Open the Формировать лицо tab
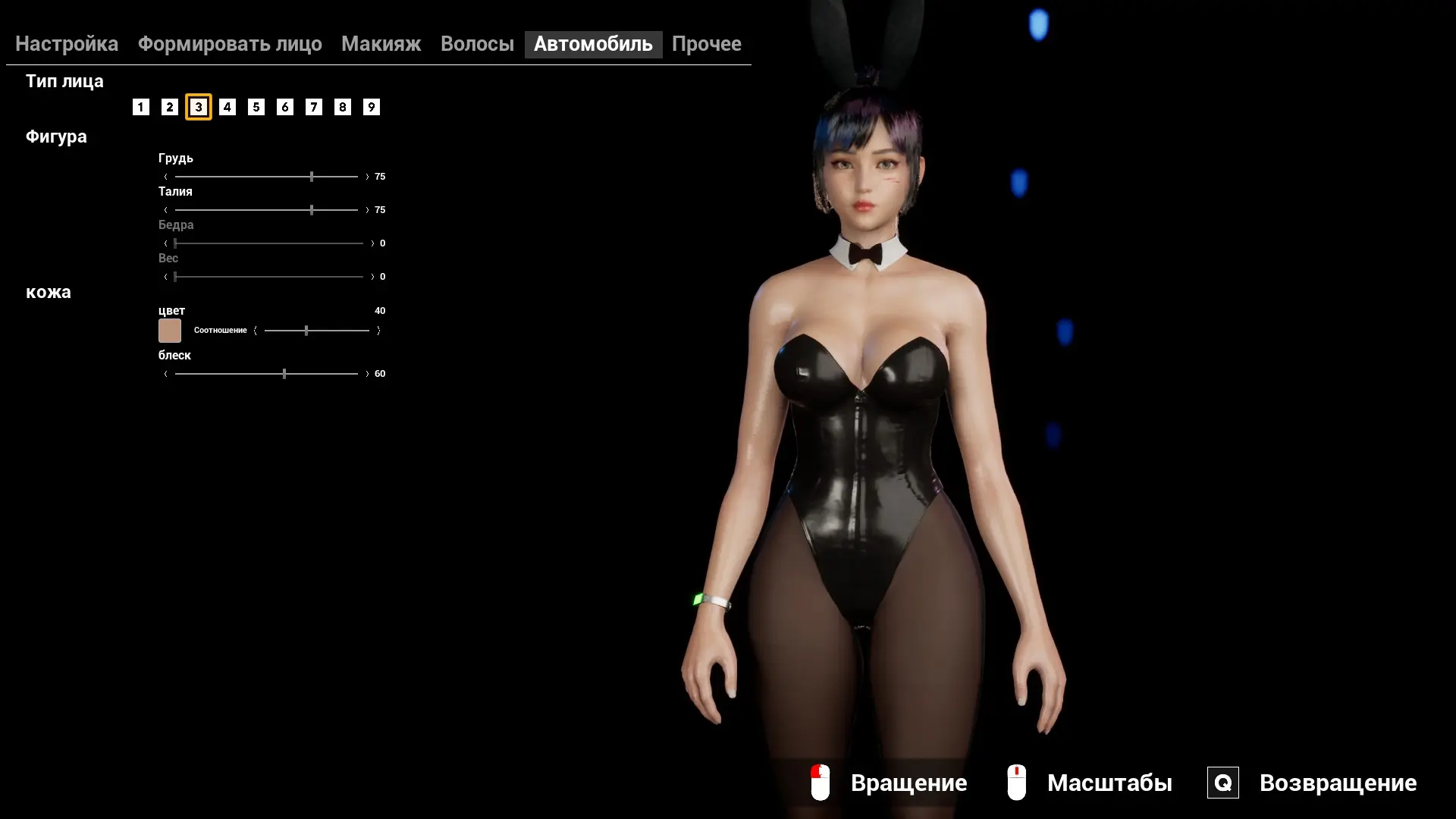 tap(230, 44)
